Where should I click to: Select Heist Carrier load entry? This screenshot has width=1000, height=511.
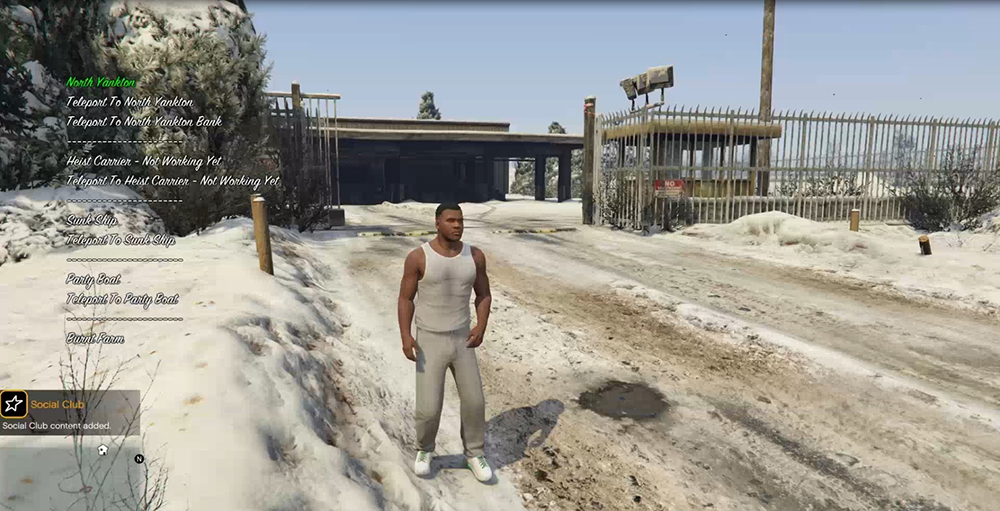coord(145,161)
